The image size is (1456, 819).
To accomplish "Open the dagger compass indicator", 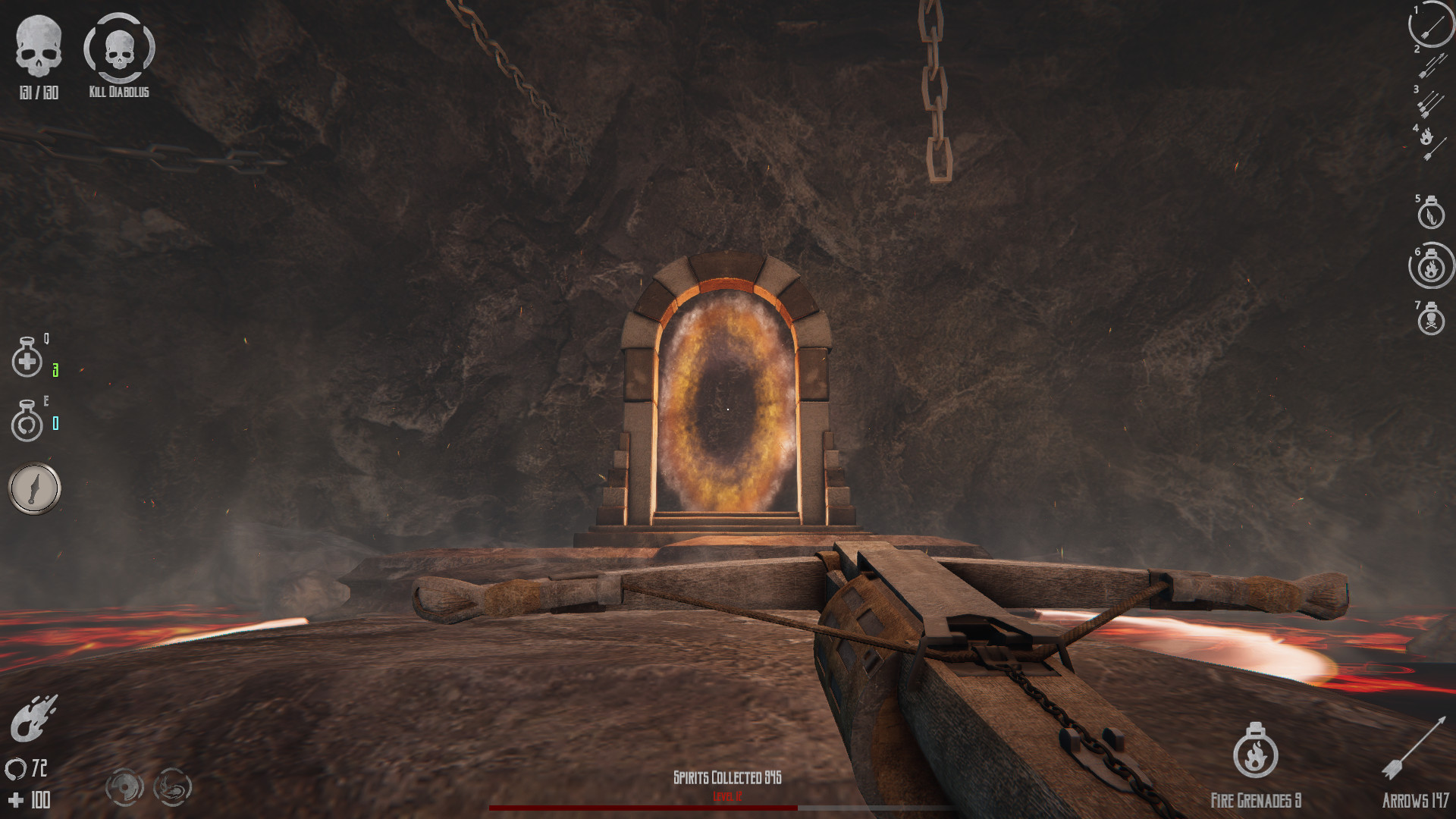I will pyautogui.click(x=33, y=488).
